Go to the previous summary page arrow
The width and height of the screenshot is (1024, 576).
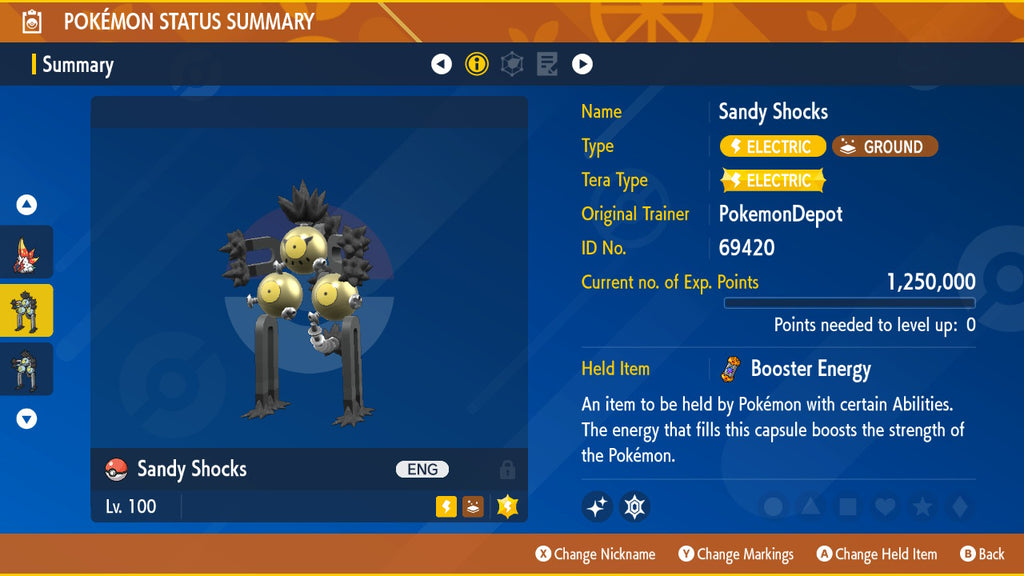(441, 65)
